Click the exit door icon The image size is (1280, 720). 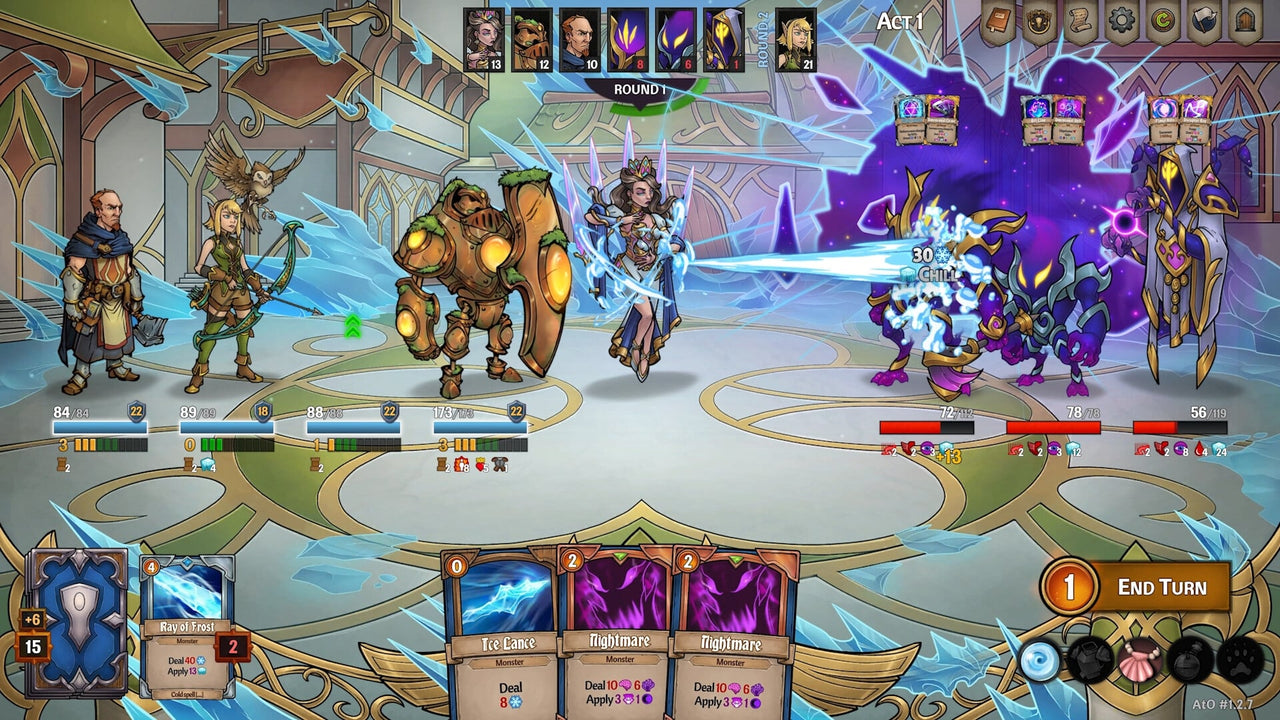pos(1246,22)
